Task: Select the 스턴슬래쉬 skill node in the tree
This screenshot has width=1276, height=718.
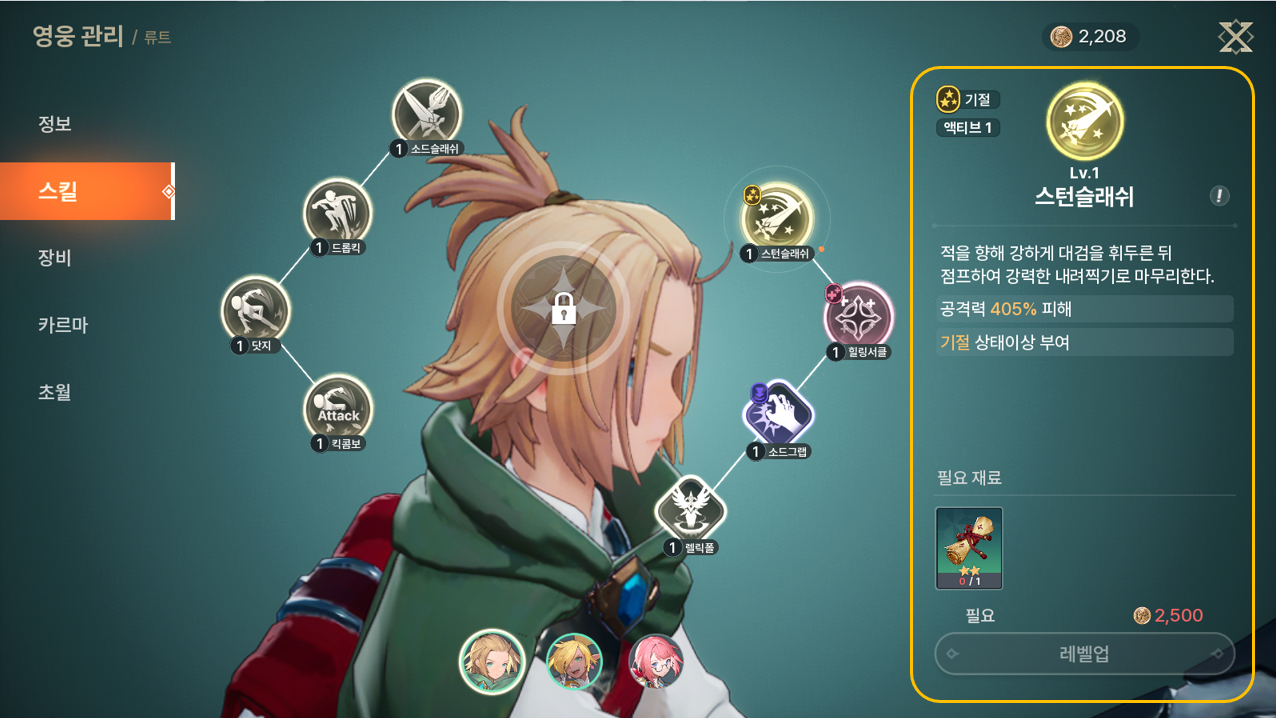Action: (x=778, y=217)
